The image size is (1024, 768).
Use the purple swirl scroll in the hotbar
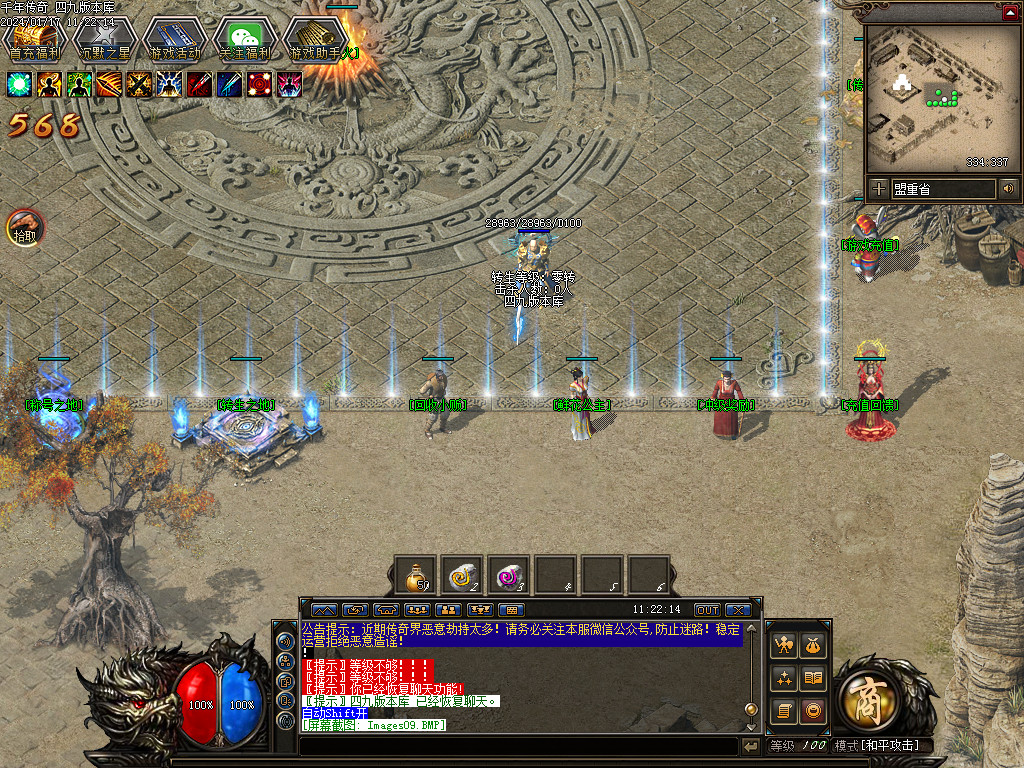pos(509,576)
